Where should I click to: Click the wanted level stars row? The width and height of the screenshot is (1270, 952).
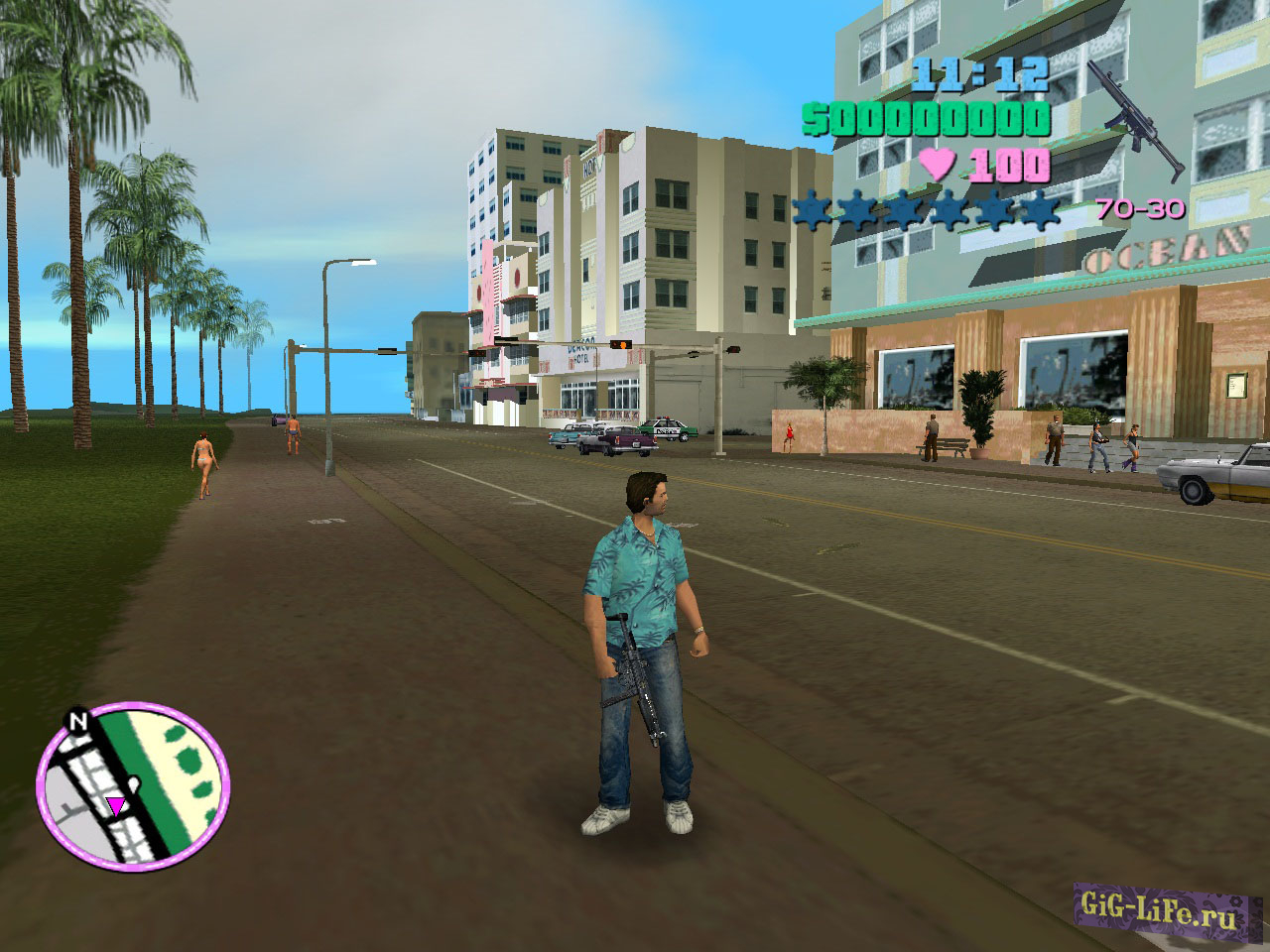coord(926,210)
